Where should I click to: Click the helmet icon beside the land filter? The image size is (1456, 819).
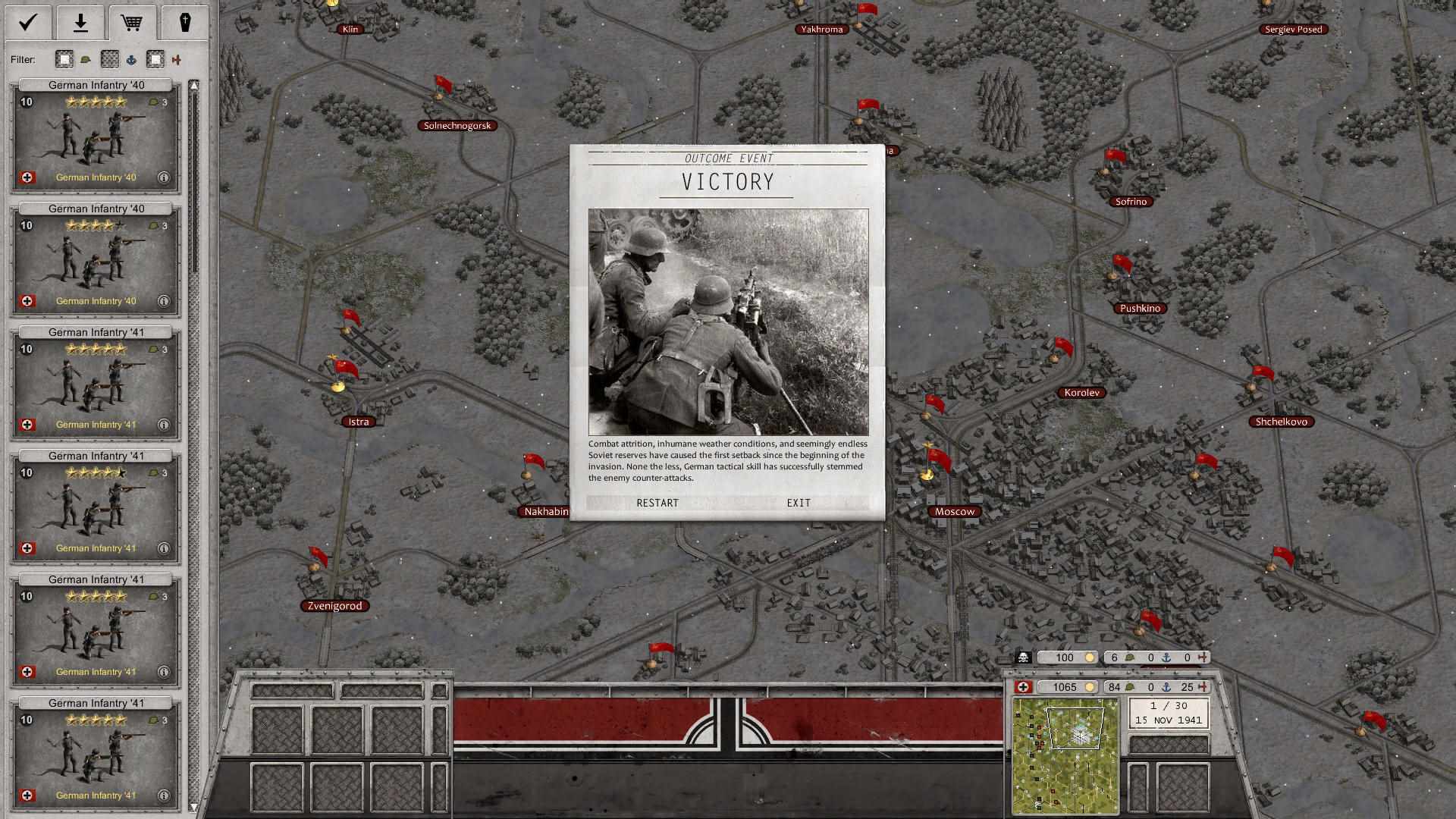[x=86, y=60]
